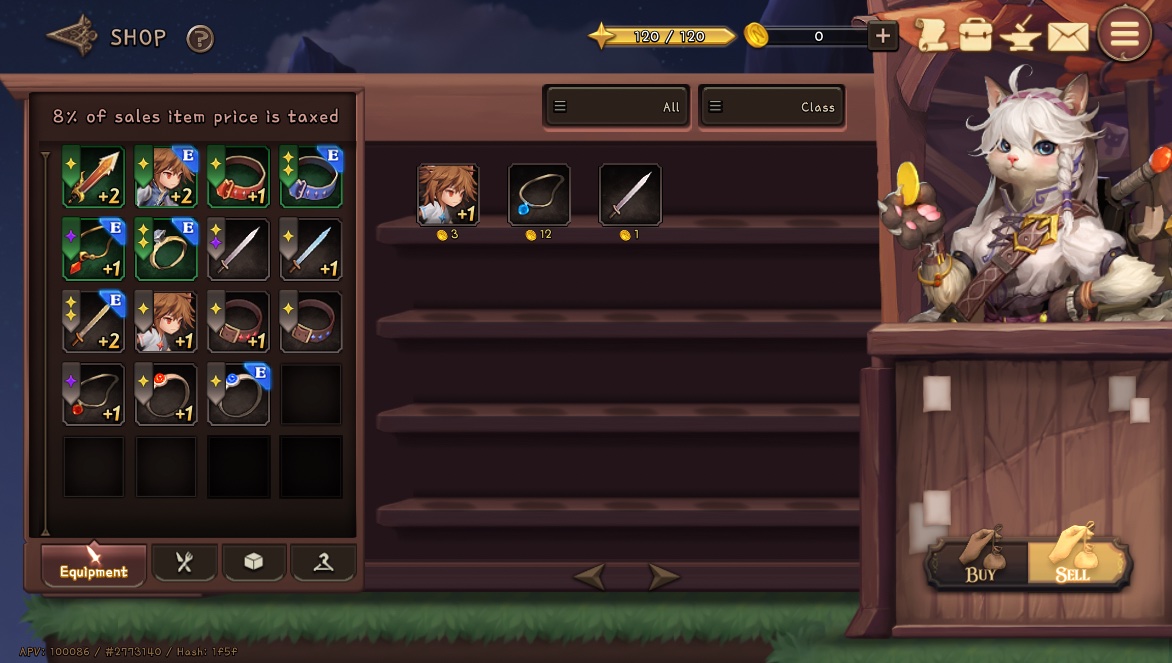Select the Equipment tab
The height and width of the screenshot is (663, 1172).
(x=94, y=563)
